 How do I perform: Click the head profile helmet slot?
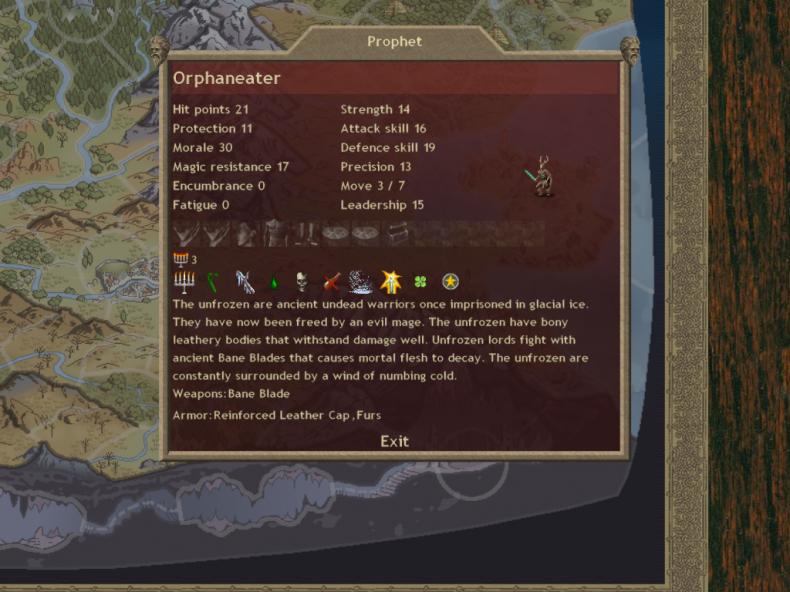click(246, 234)
